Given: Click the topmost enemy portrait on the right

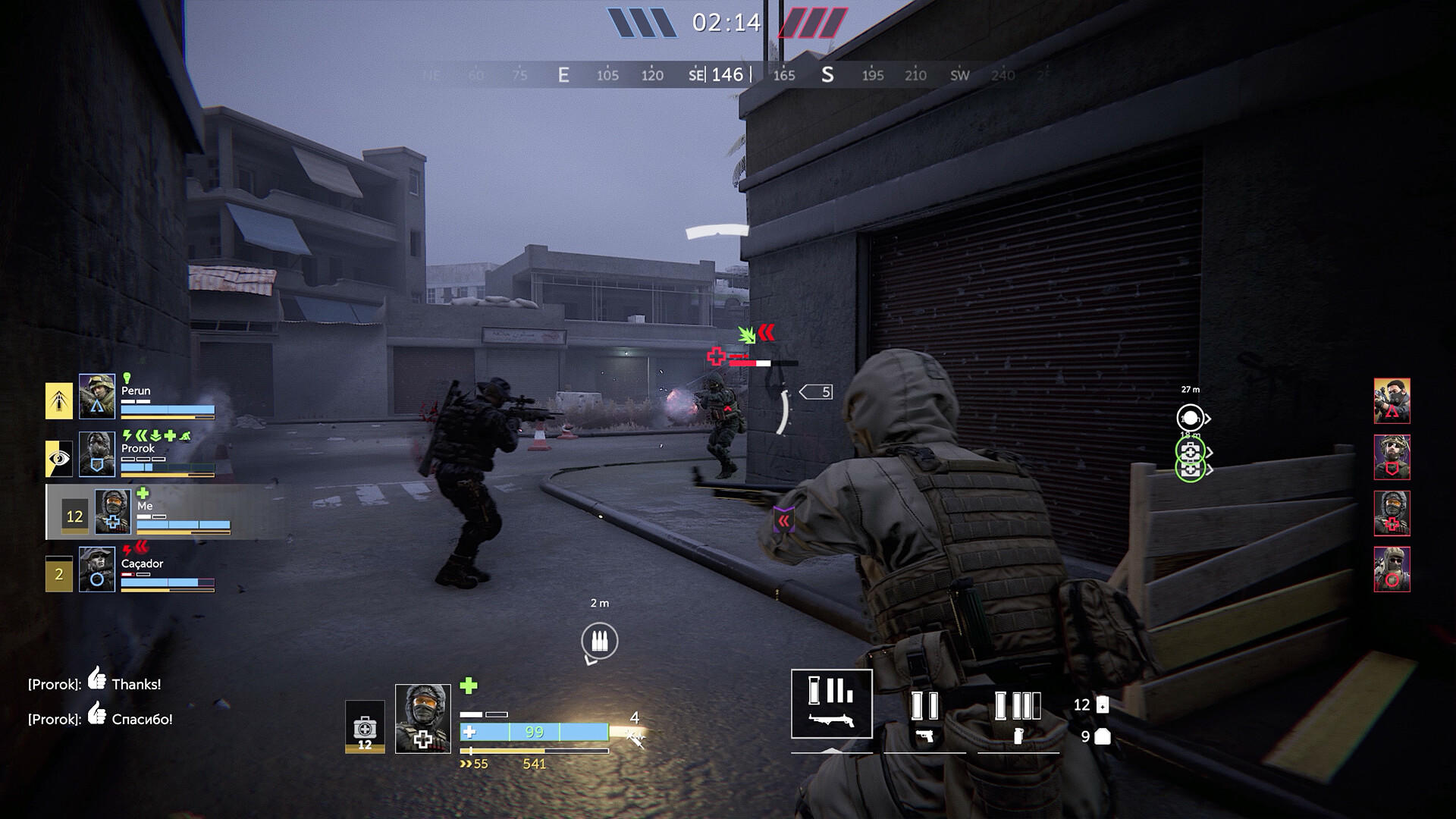Looking at the screenshot, I should [1392, 402].
